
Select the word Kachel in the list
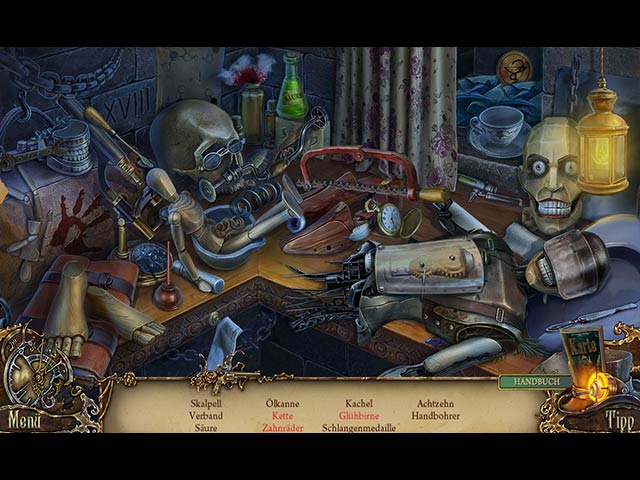[359, 404]
